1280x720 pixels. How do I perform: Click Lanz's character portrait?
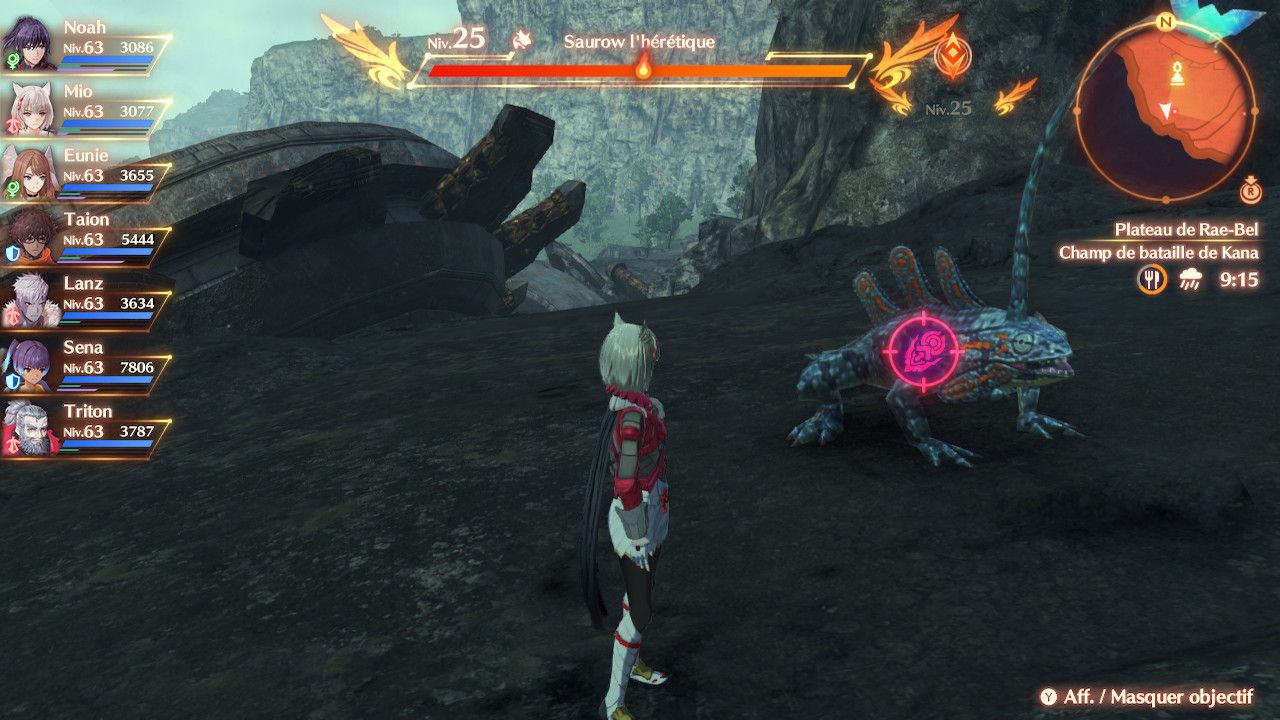pos(28,300)
